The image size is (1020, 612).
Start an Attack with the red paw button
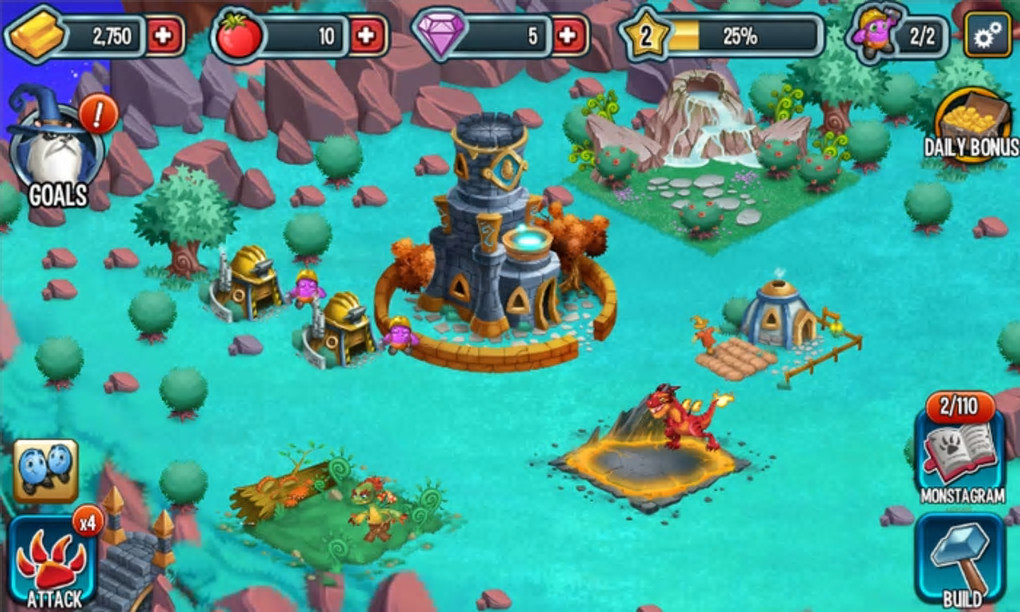[x=52, y=560]
